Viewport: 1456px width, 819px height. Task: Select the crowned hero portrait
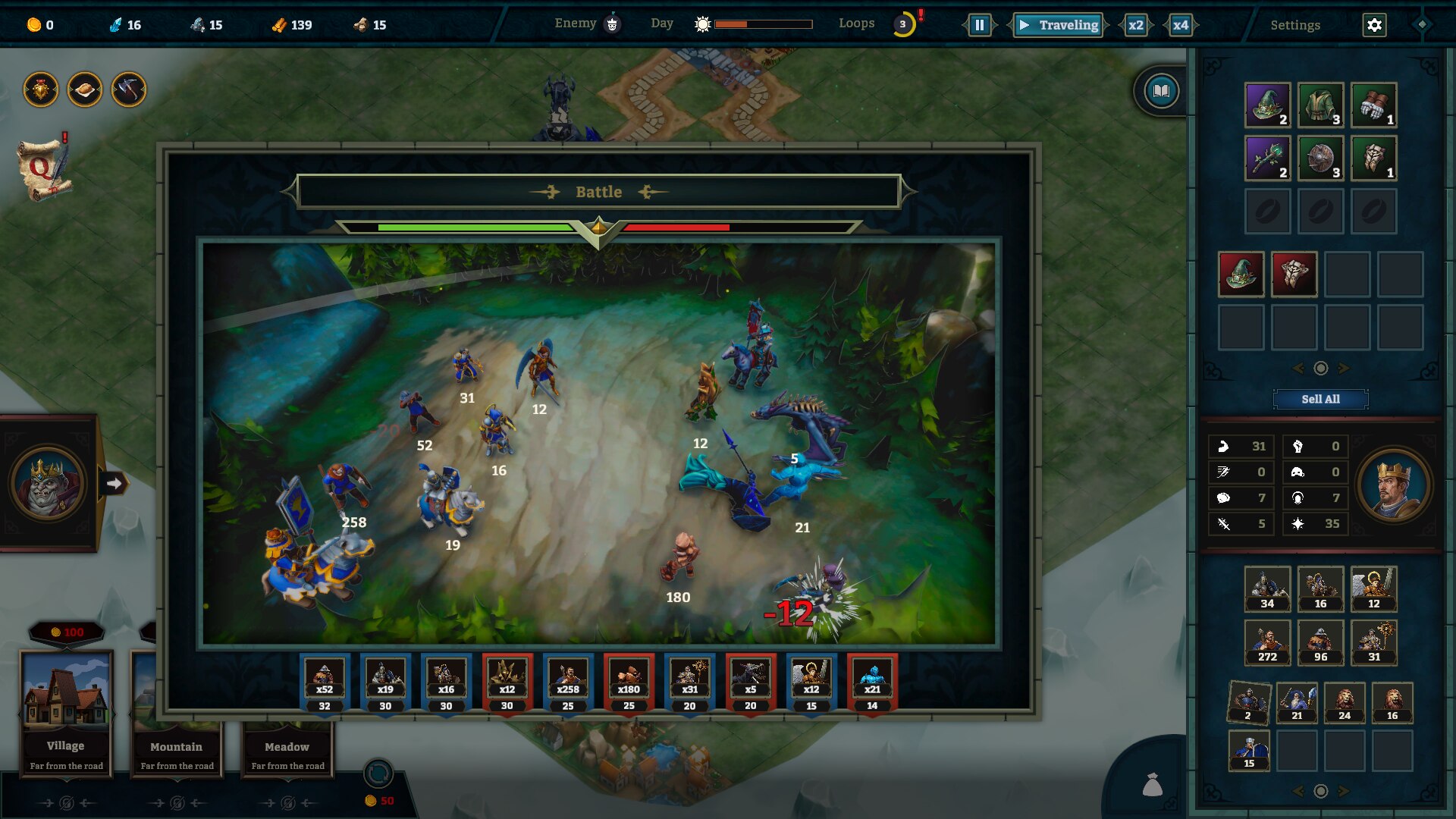tap(1393, 485)
